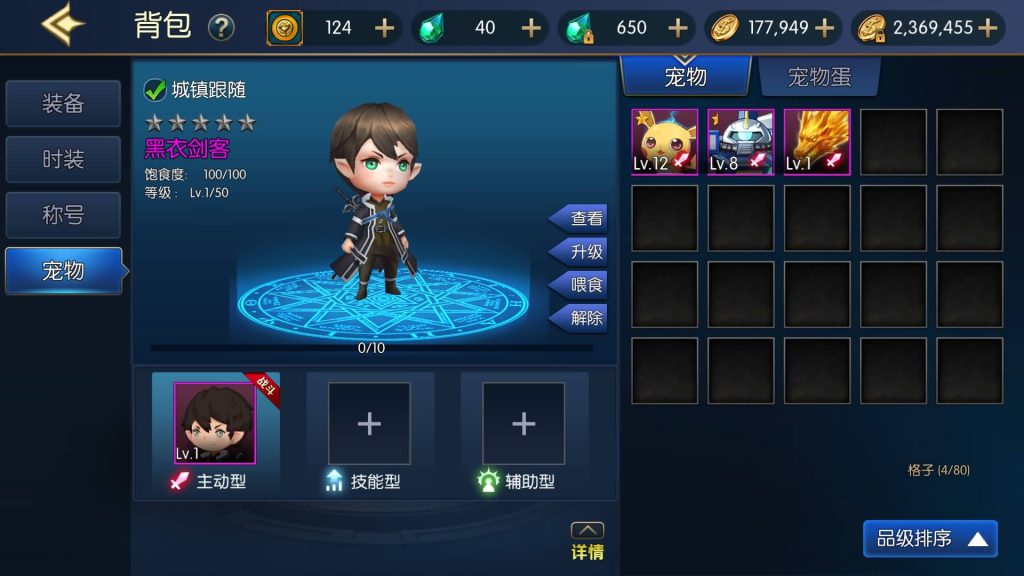Choose the golden dragon Lv.1 pet

click(817, 142)
